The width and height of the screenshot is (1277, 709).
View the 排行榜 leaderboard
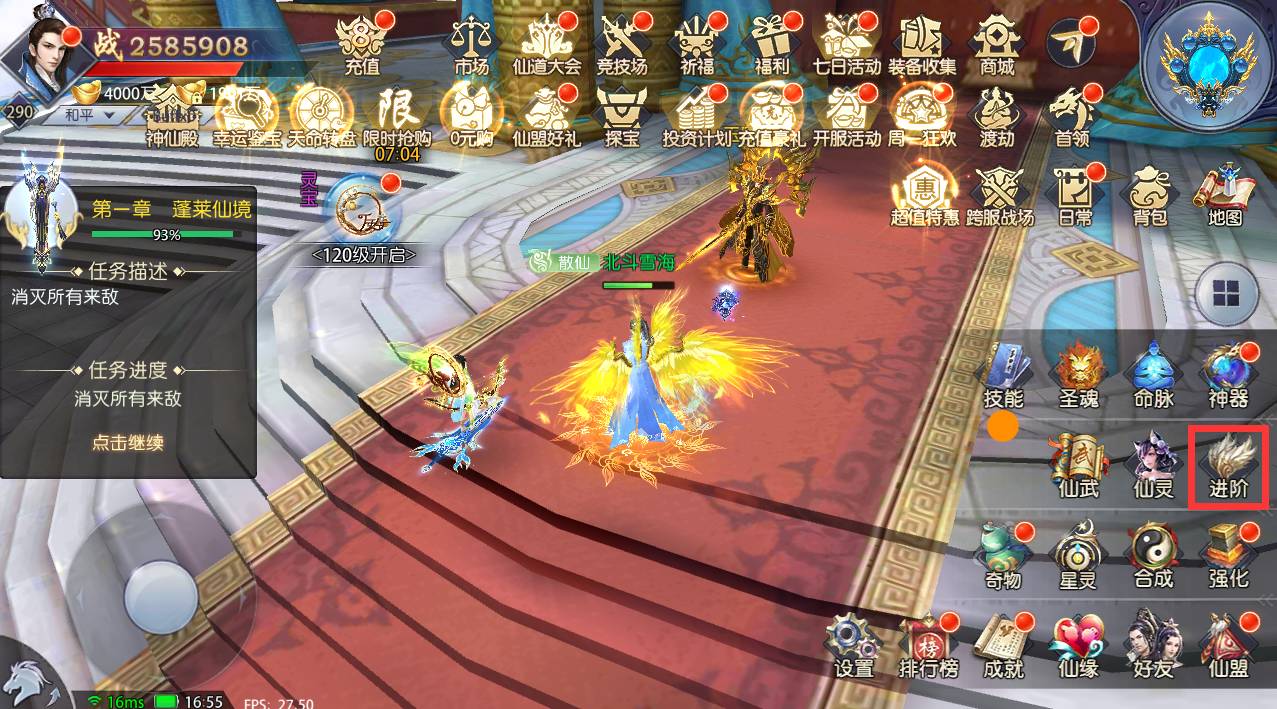(x=928, y=645)
